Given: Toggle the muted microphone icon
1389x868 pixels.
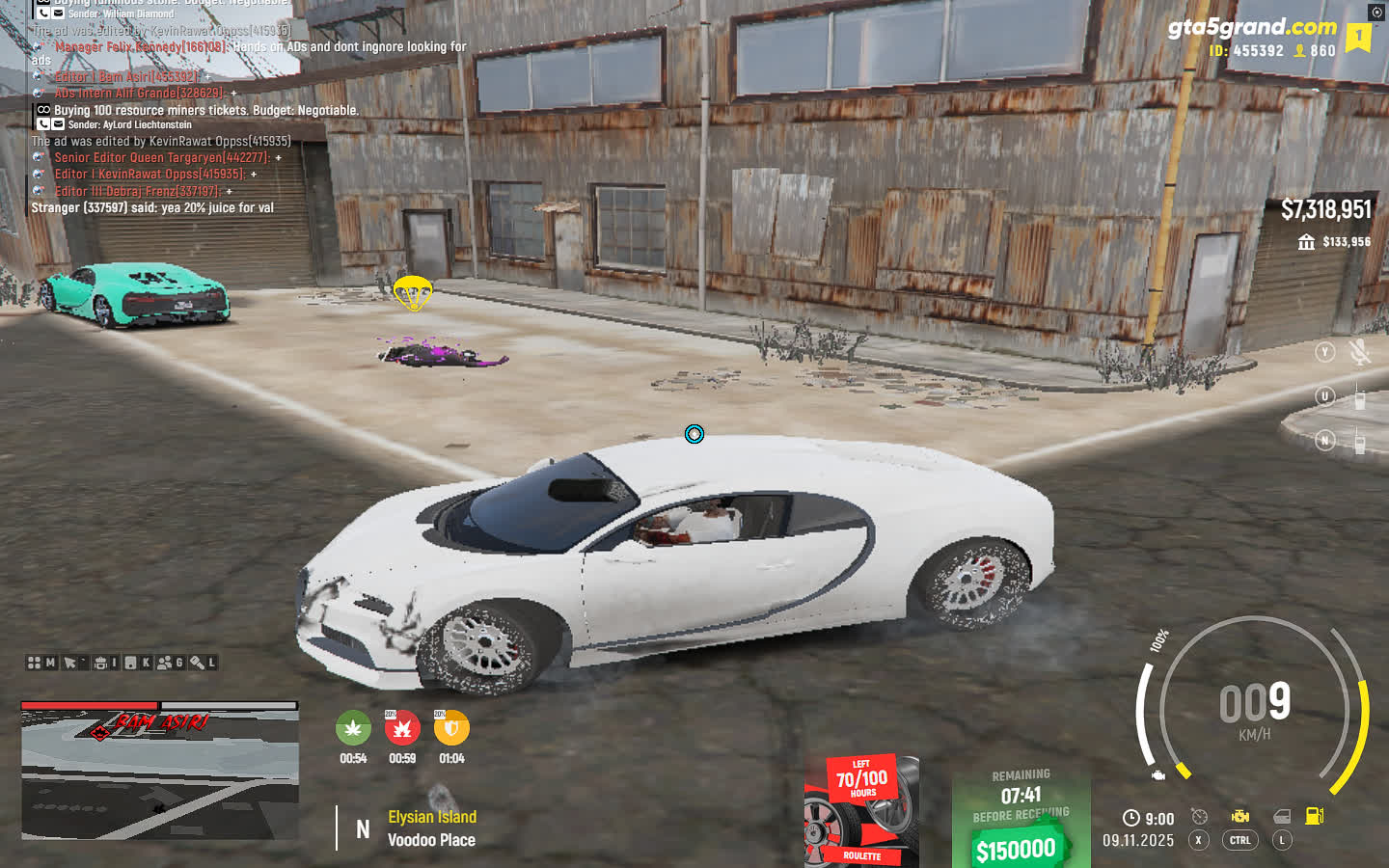Looking at the screenshot, I should [1360, 352].
